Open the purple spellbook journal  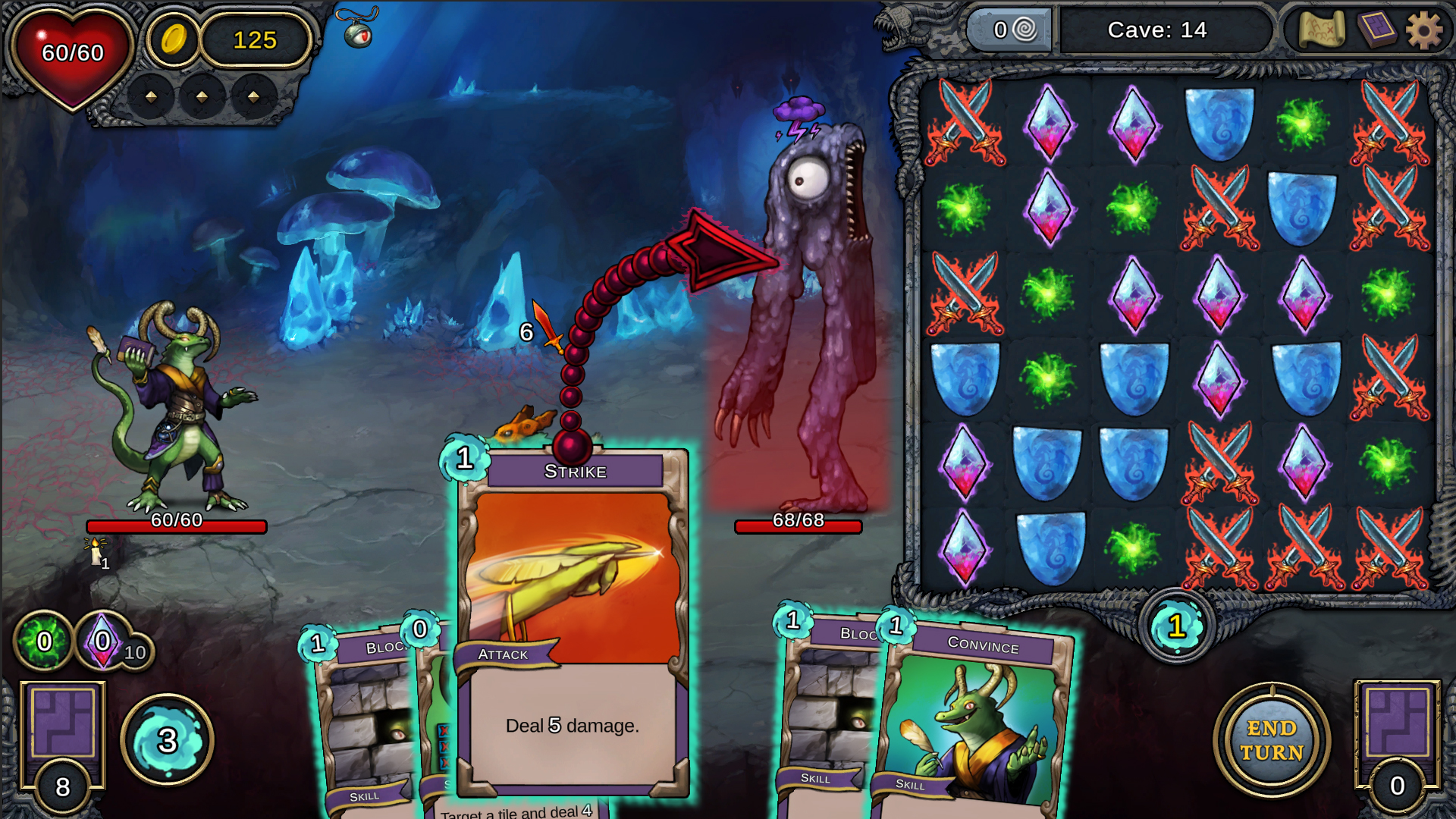[1376, 30]
